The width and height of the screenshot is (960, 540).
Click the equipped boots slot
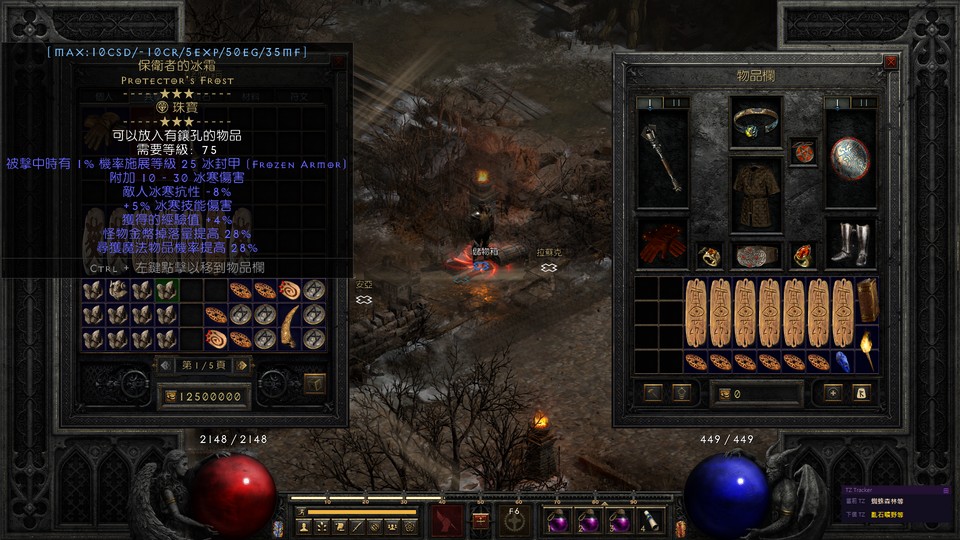pos(850,245)
